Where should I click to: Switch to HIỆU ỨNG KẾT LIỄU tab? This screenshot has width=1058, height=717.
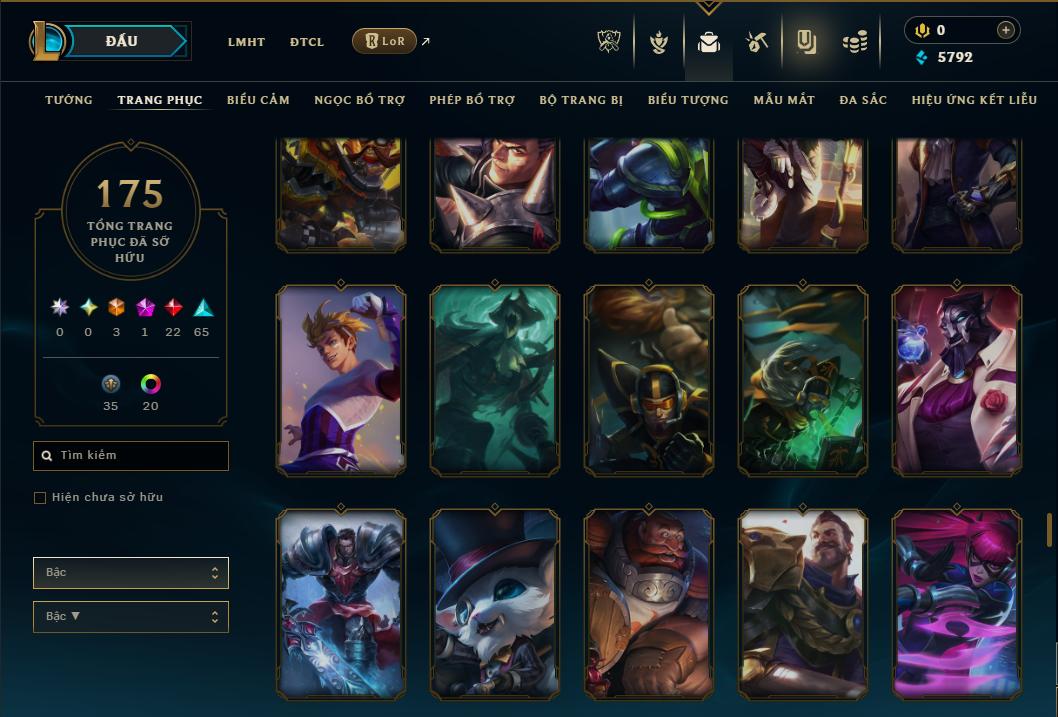pyautogui.click(x=974, y=100)
